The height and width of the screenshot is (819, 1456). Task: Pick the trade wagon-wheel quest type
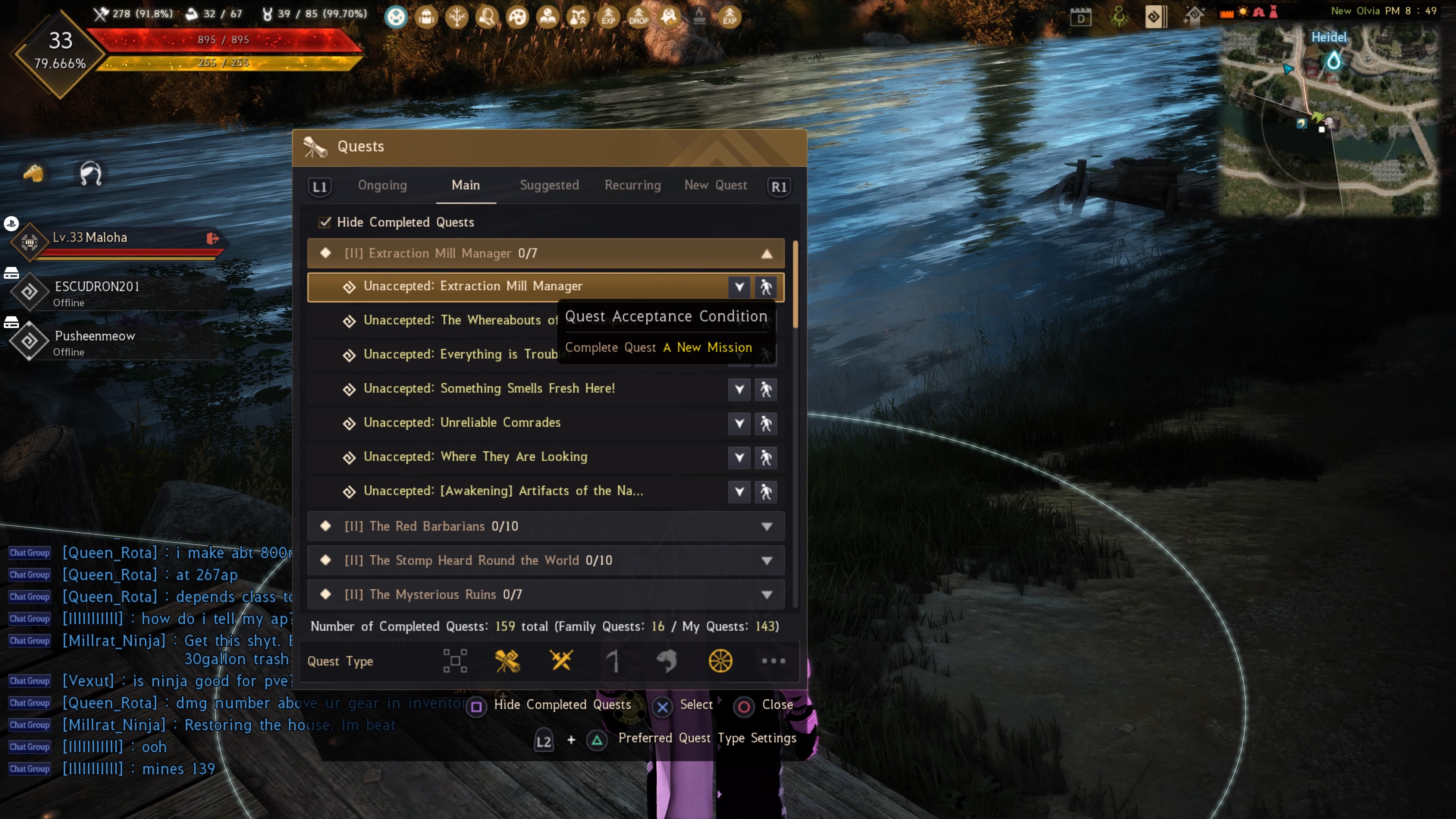coord(720,661)
